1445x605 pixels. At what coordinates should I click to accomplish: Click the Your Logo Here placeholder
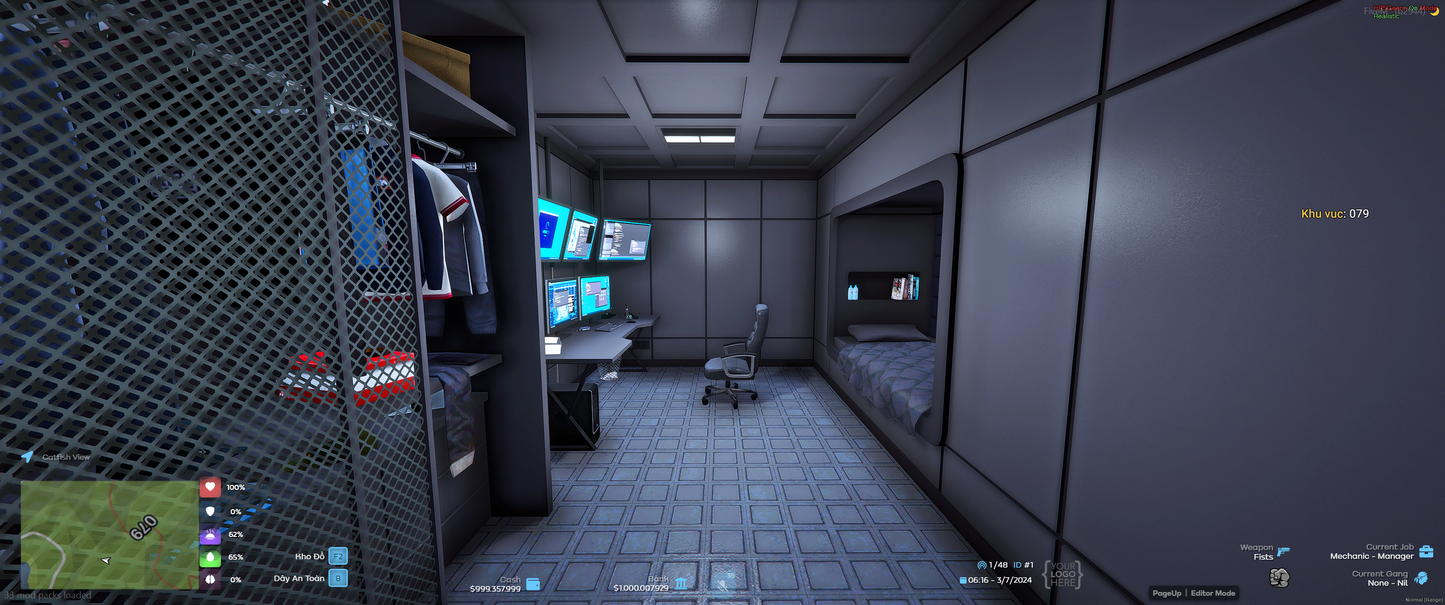tap(1062, 574)
